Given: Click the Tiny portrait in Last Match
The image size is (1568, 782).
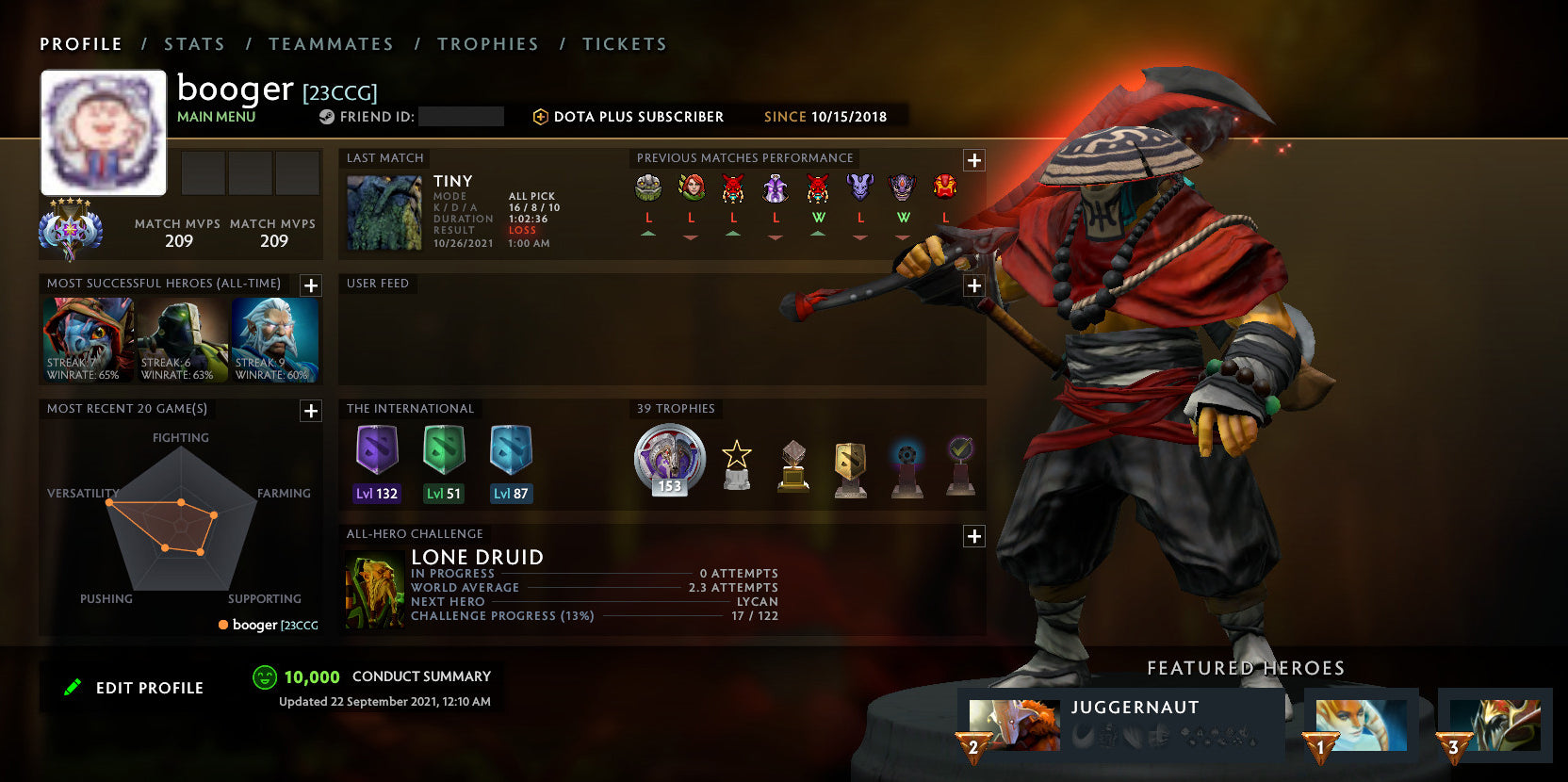Looking at the screenshot, I should click(x=383, y=211).
